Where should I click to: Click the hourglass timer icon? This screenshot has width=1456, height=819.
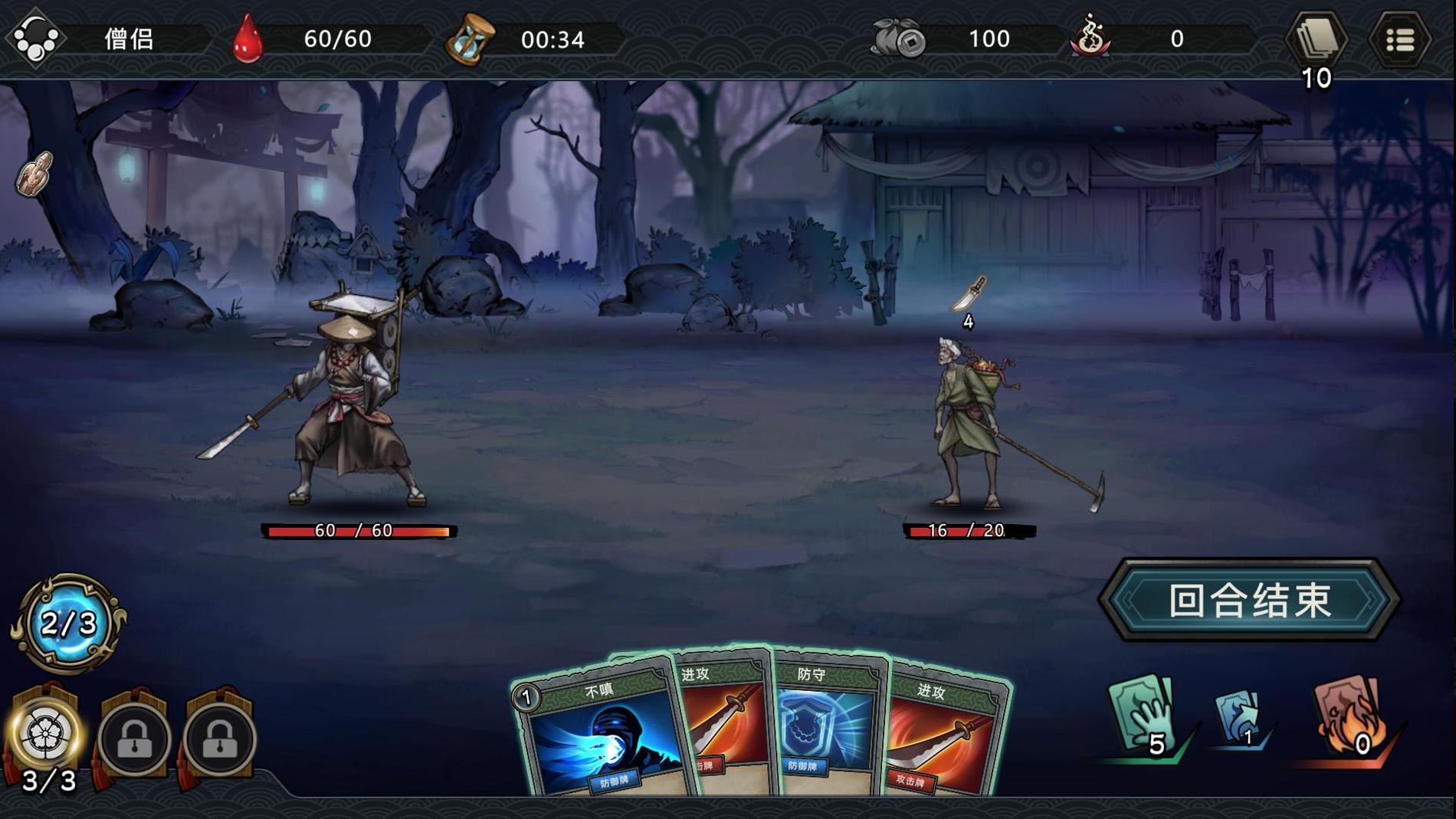point(469,38)
